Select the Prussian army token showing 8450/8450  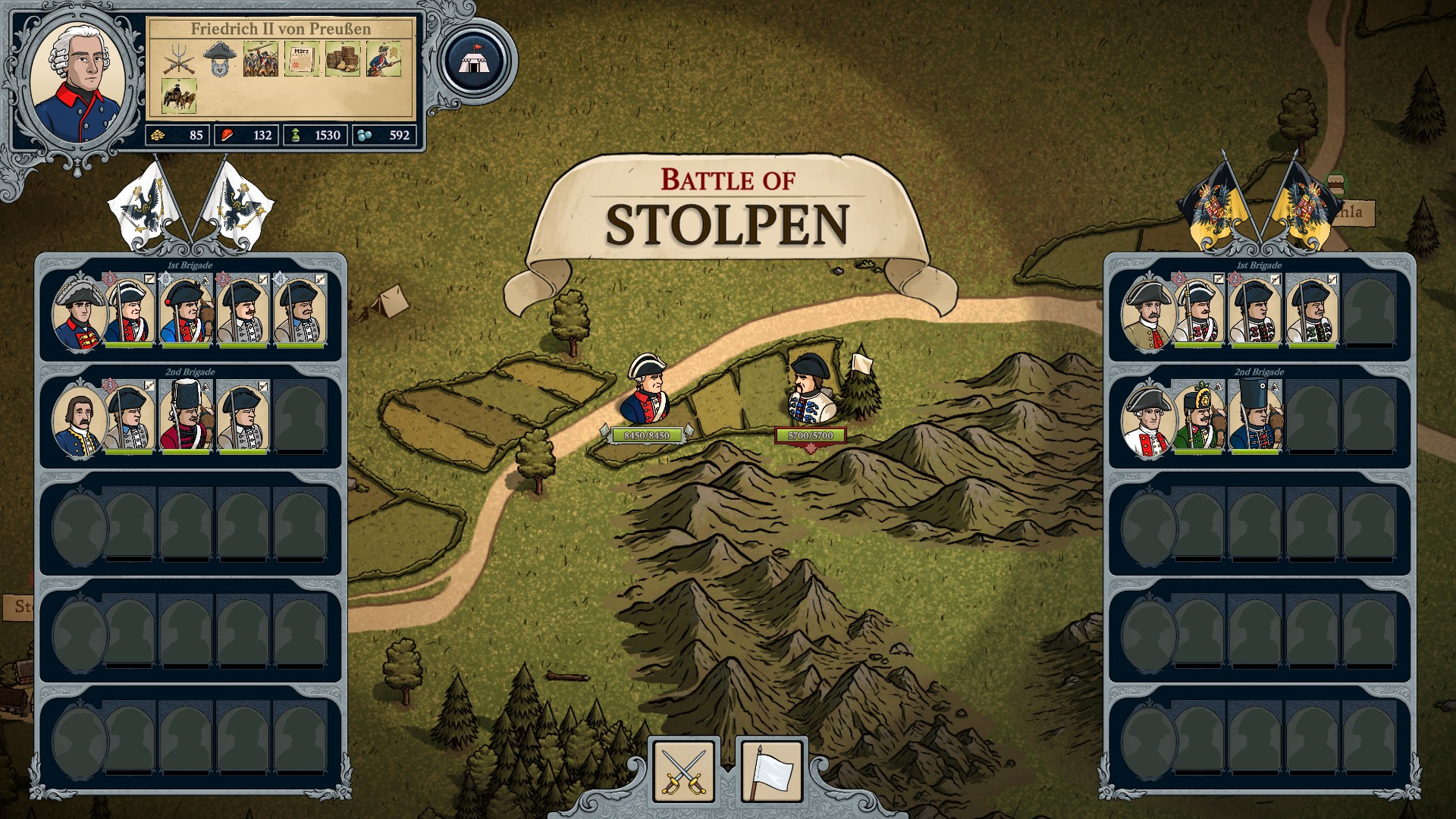click(646, 389)
